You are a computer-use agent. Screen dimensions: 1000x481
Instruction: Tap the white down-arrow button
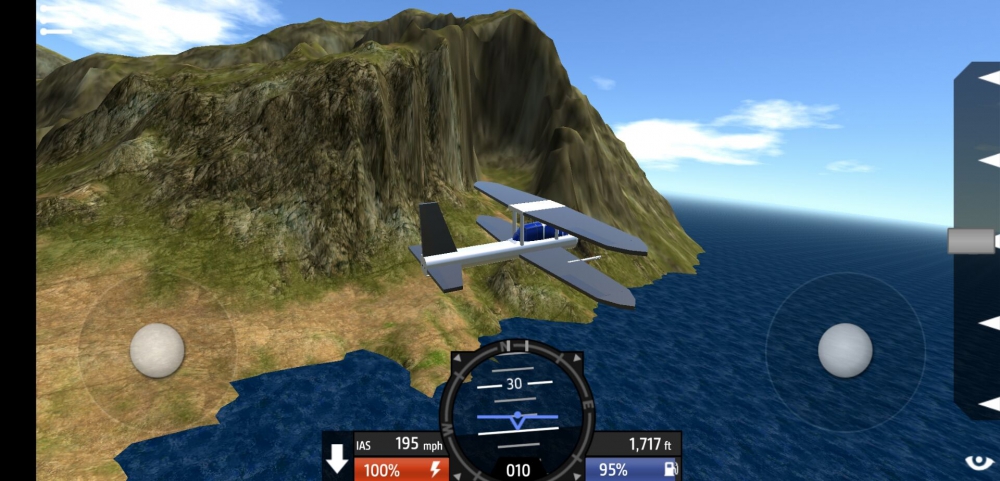pos(338,460)
